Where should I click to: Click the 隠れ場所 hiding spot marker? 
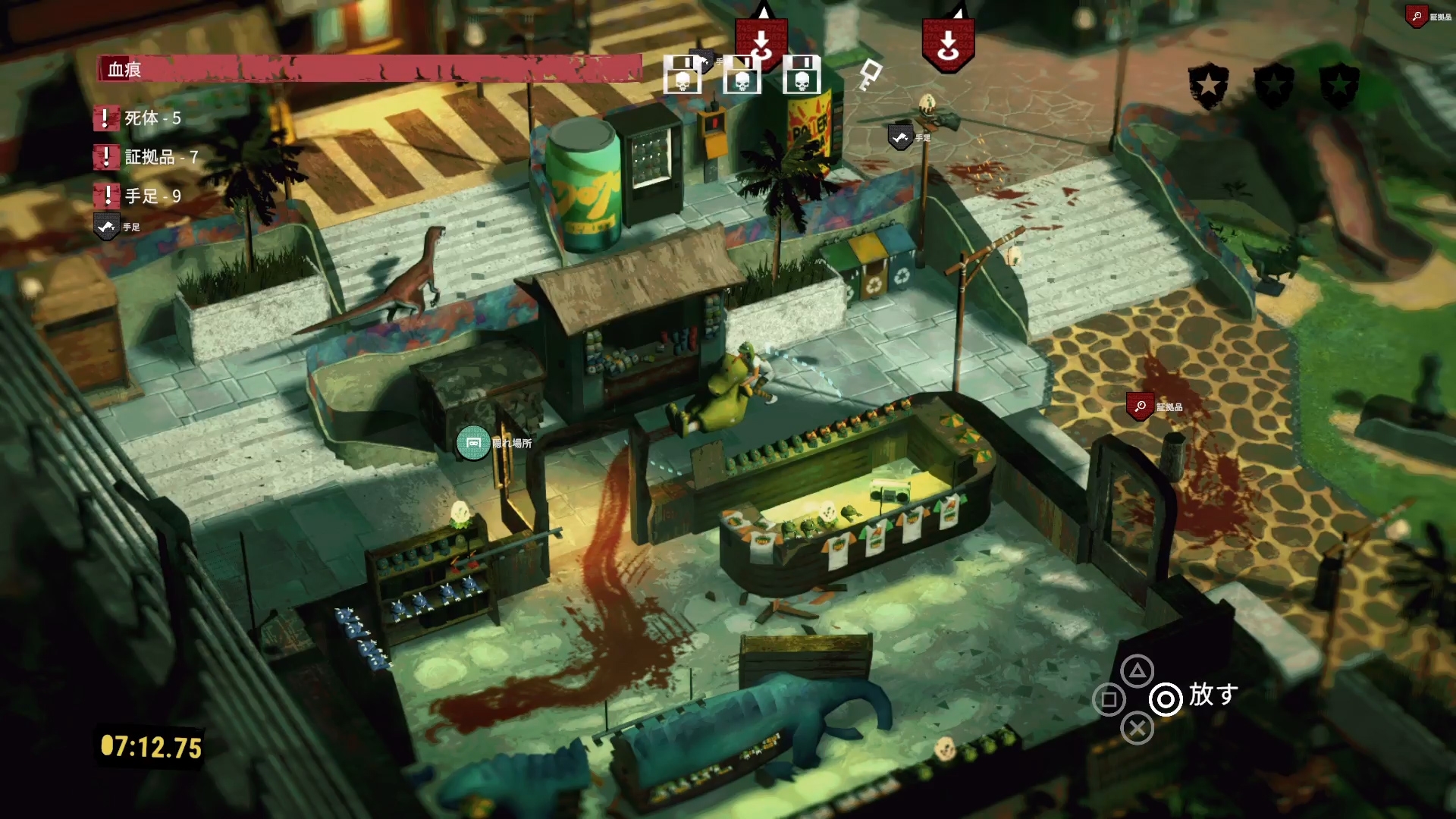[x=473, y=443]
